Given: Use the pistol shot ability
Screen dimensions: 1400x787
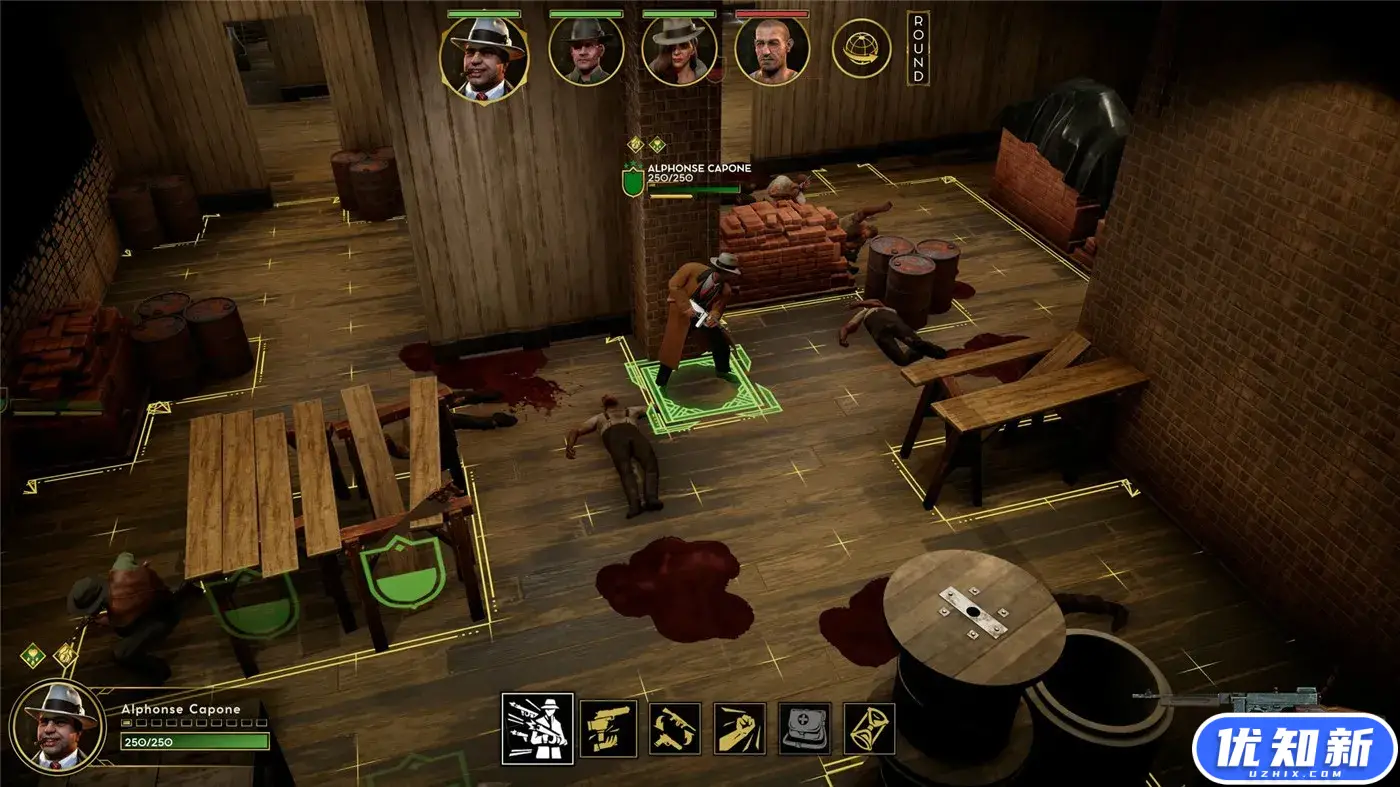Looking at the screenshot, I should click(x=608, y=728).
